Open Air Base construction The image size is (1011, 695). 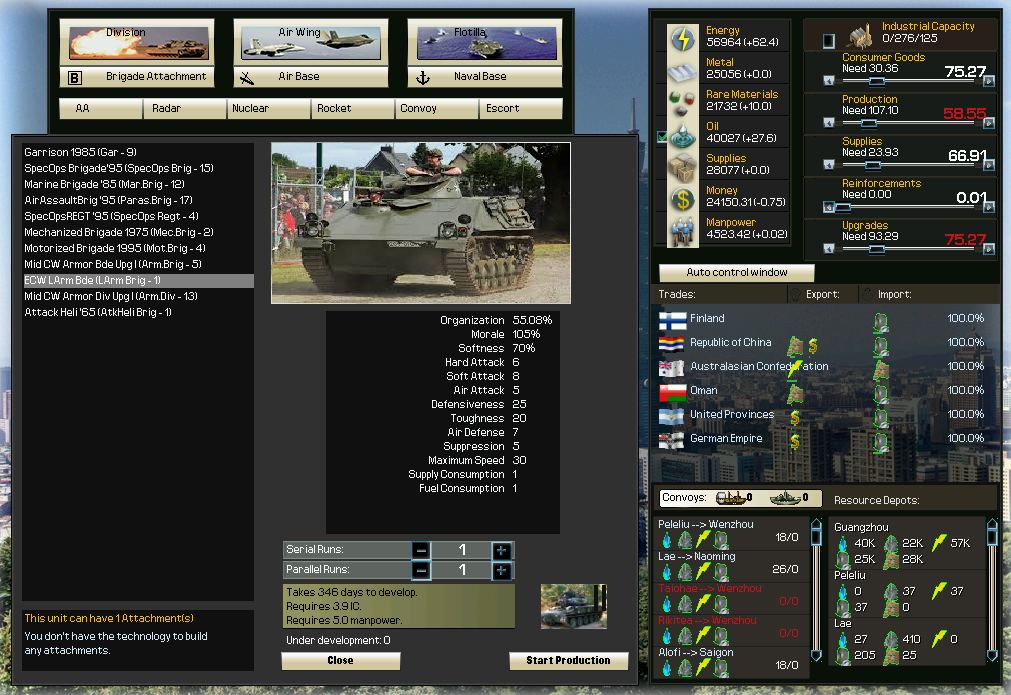point(299,77)
